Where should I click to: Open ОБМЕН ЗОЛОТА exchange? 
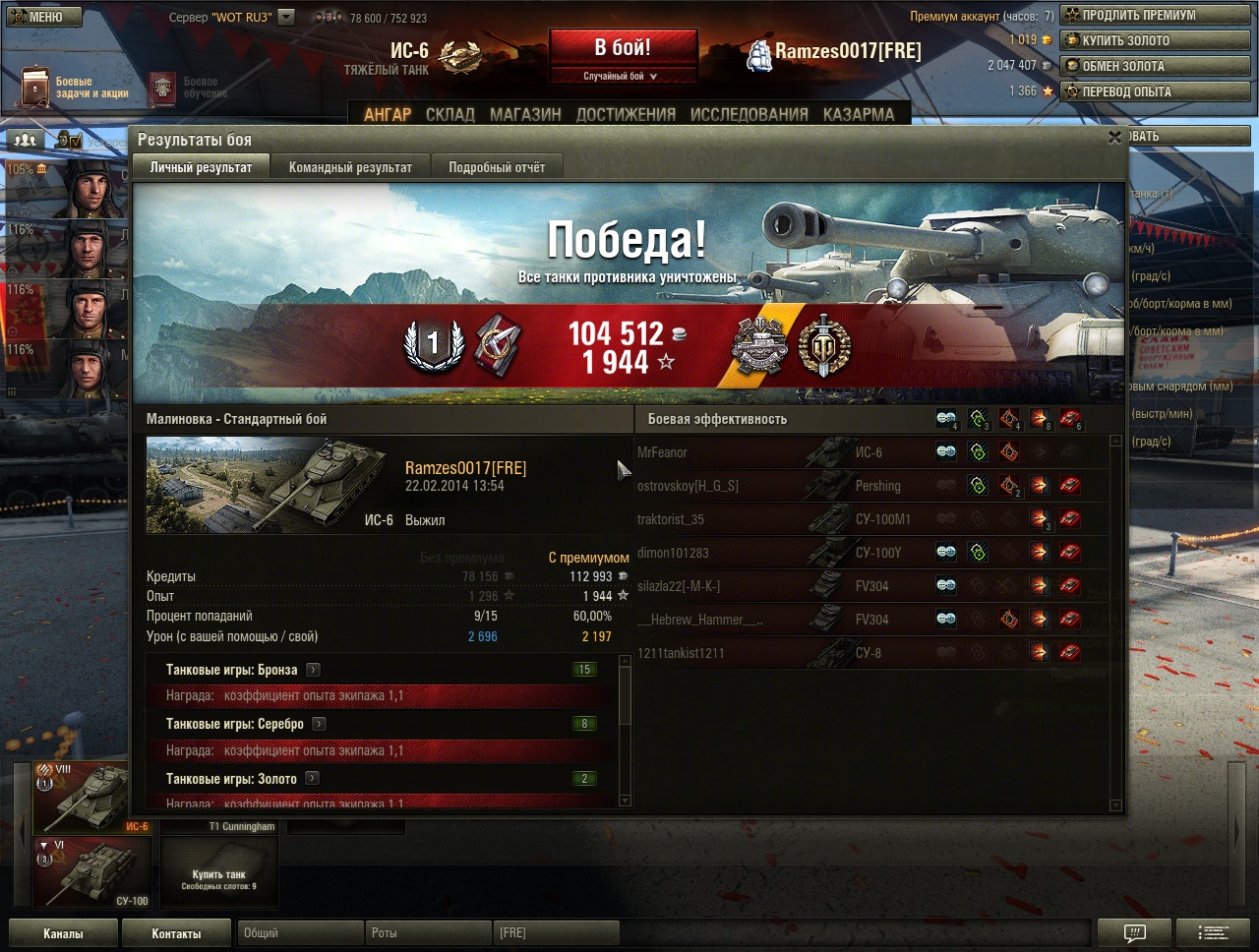point(1155,66)
